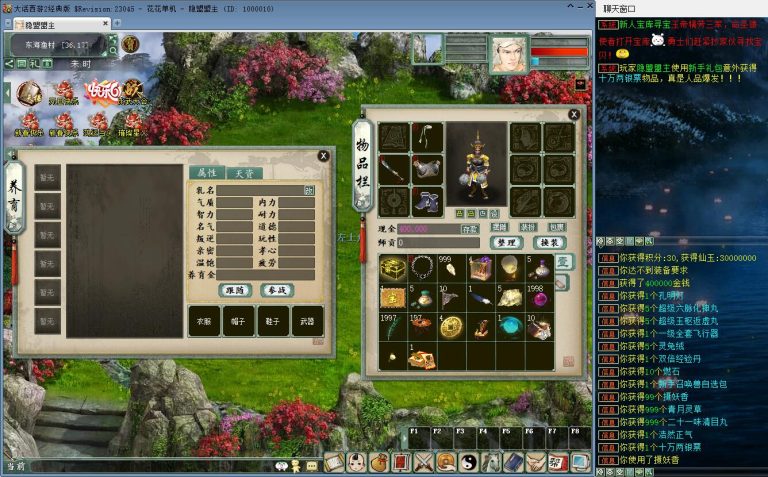Switch to the 天资 tab
Viewport: 768px width, 477px height.
(x=243, y=173)
